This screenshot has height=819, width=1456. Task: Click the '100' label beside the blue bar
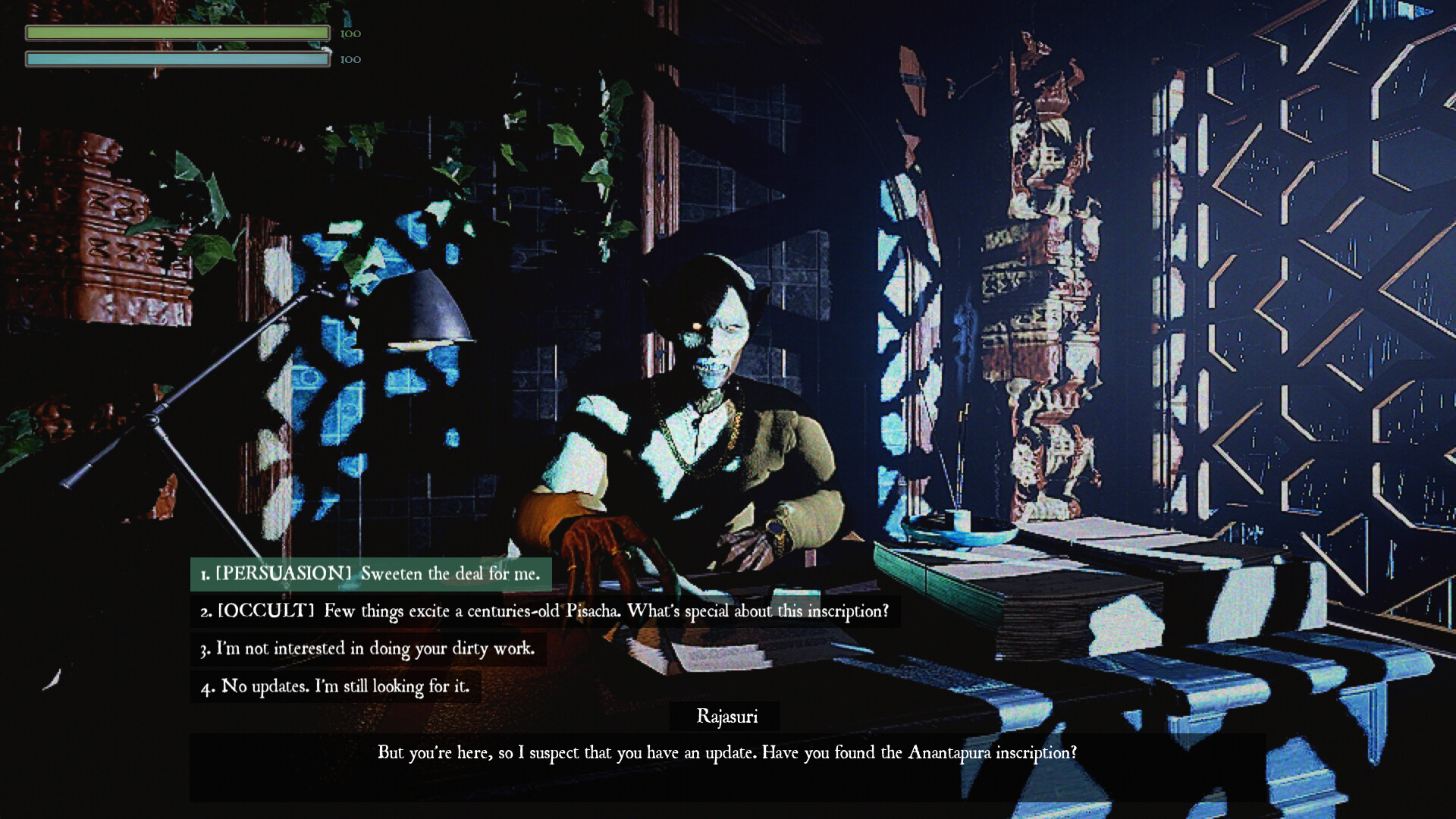[x=351, y=58]
